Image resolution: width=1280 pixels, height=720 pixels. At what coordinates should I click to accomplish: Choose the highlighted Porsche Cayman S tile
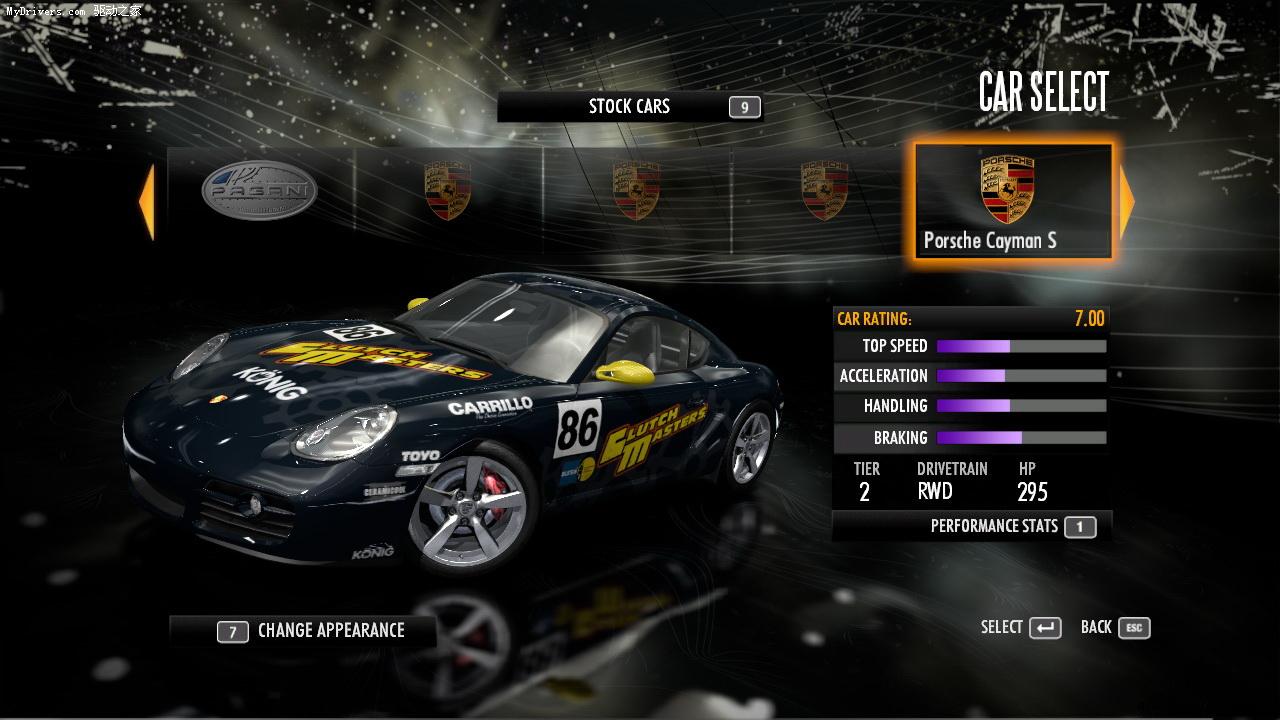[1012, 202]
